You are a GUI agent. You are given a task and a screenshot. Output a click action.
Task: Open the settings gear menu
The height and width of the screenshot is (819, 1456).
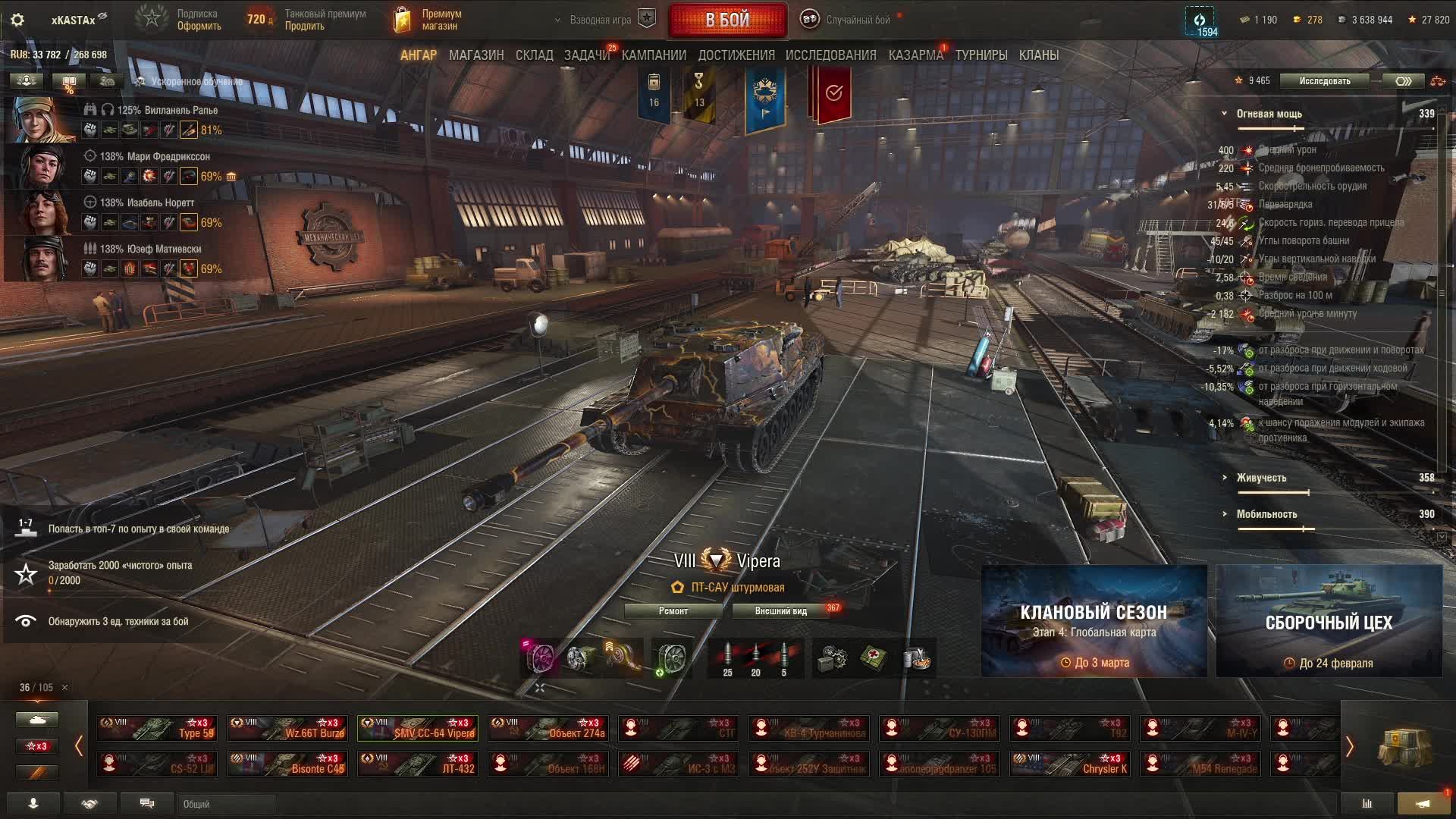pos(17,20)
